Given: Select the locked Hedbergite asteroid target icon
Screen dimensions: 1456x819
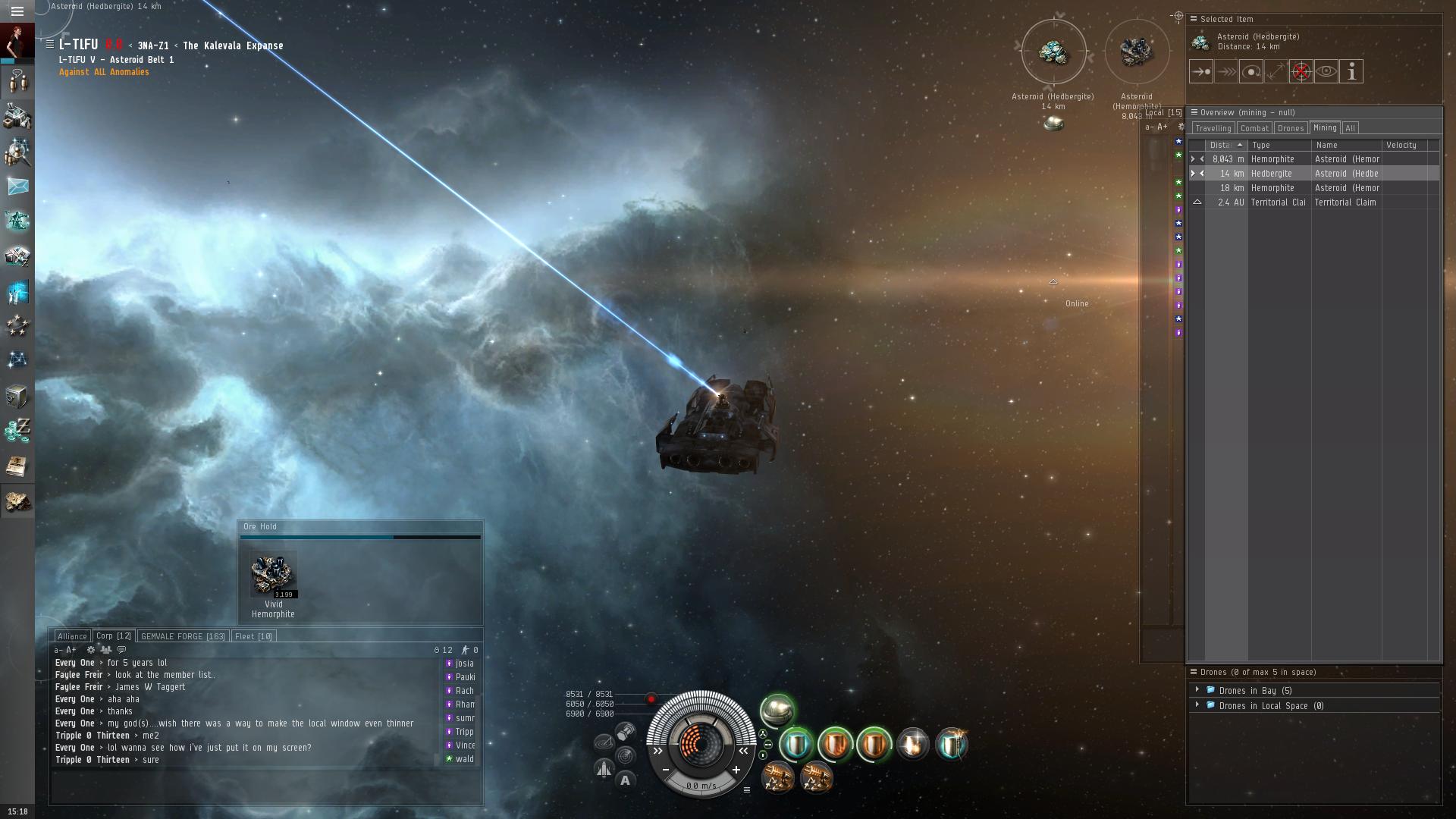Looking at the screenshot, I should [1053, 52].
